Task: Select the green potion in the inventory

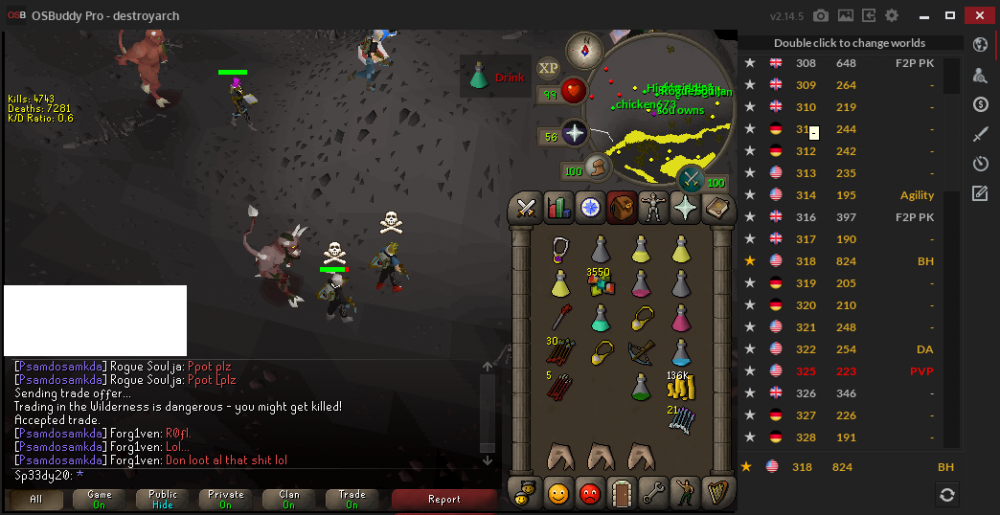Action: pos(641,386)
